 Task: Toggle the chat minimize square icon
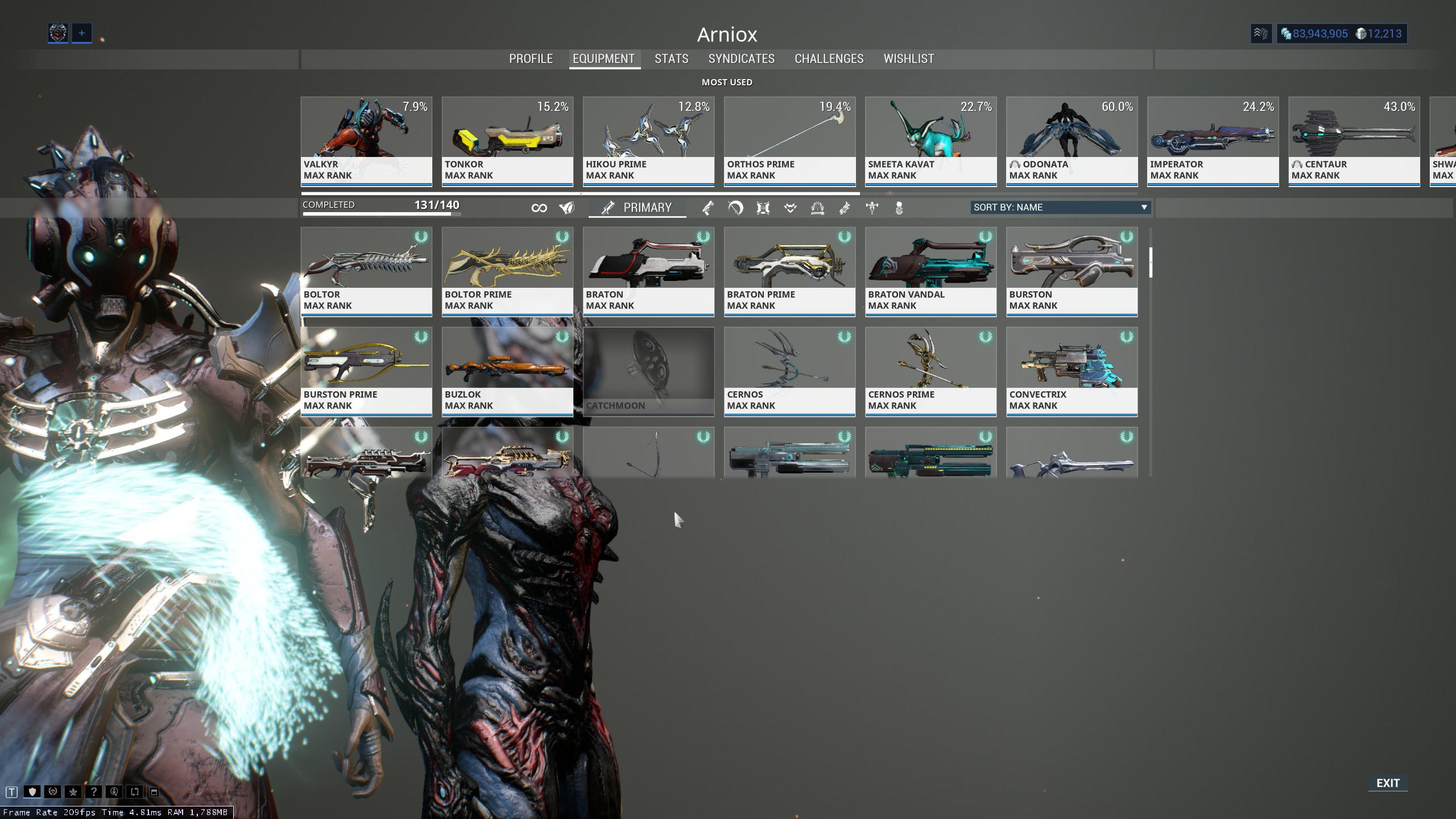coord(155,792)
